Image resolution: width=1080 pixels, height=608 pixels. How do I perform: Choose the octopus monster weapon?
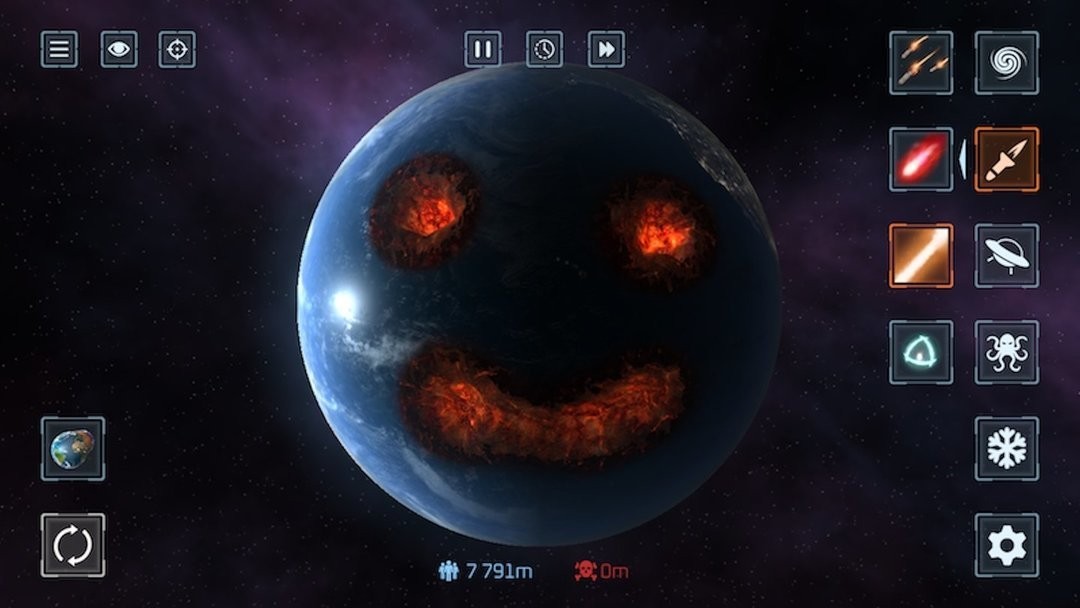[1006, 352]
